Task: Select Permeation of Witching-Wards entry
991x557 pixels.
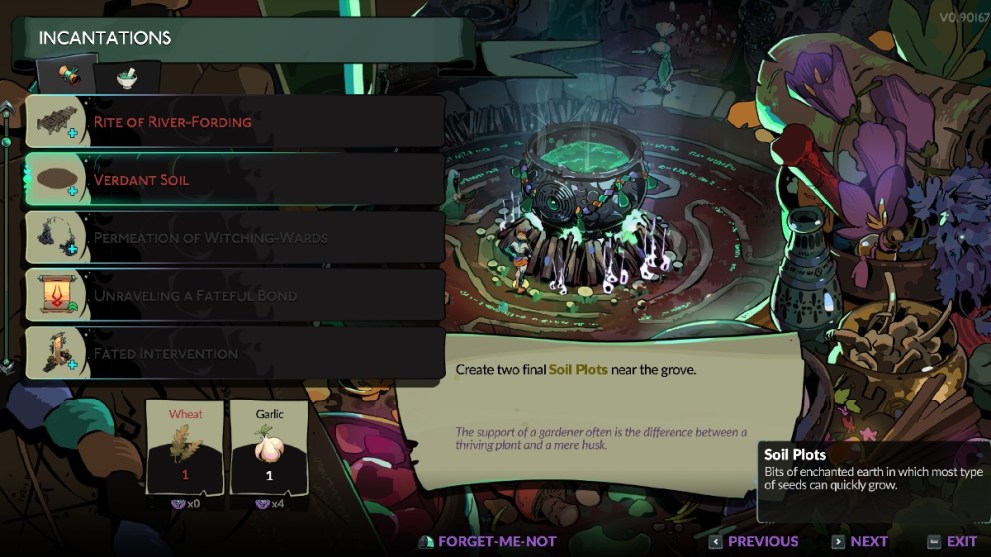Action: point(235,238)
